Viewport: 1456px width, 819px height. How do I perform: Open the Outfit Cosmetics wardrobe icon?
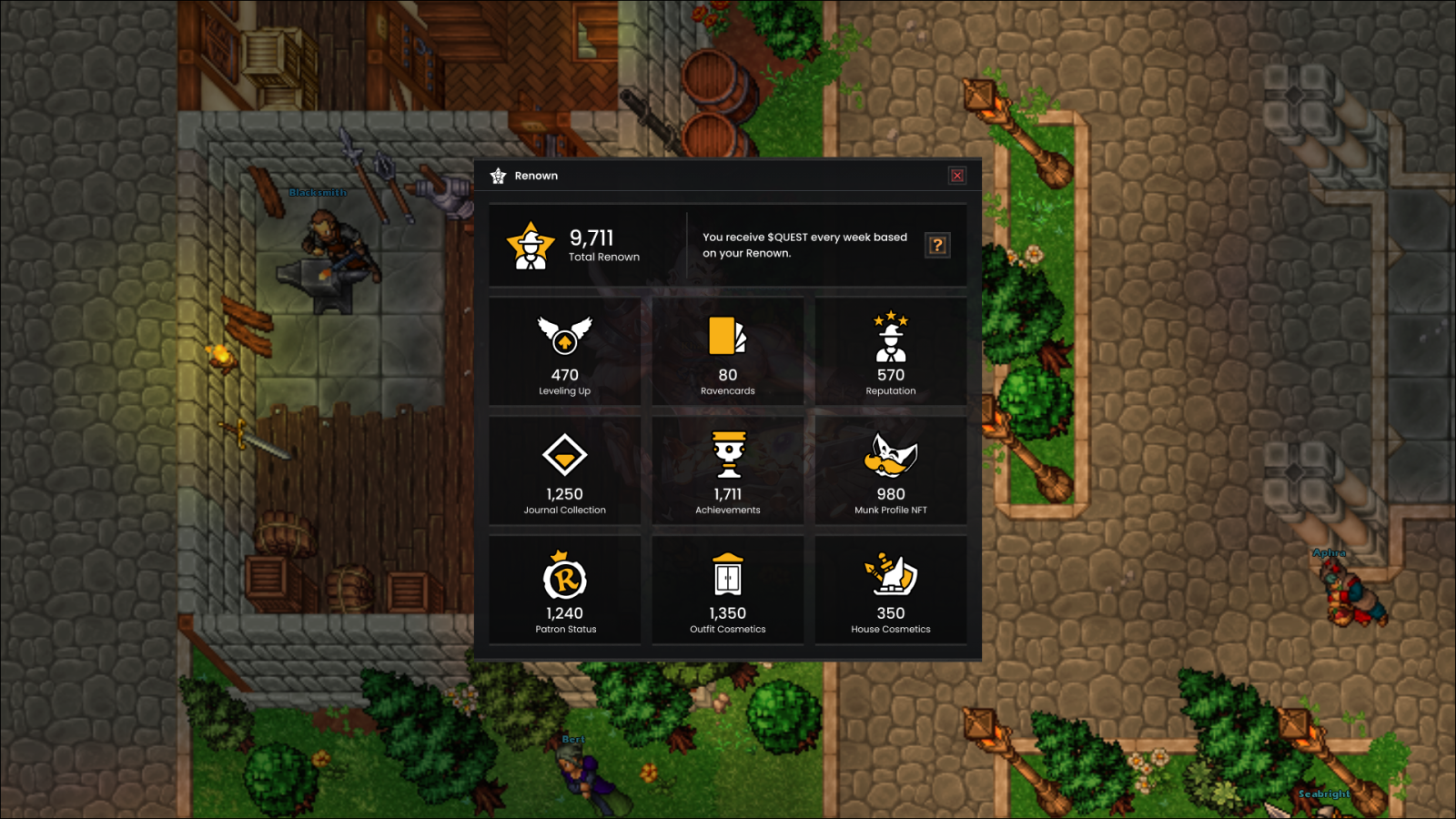(727, 574)
